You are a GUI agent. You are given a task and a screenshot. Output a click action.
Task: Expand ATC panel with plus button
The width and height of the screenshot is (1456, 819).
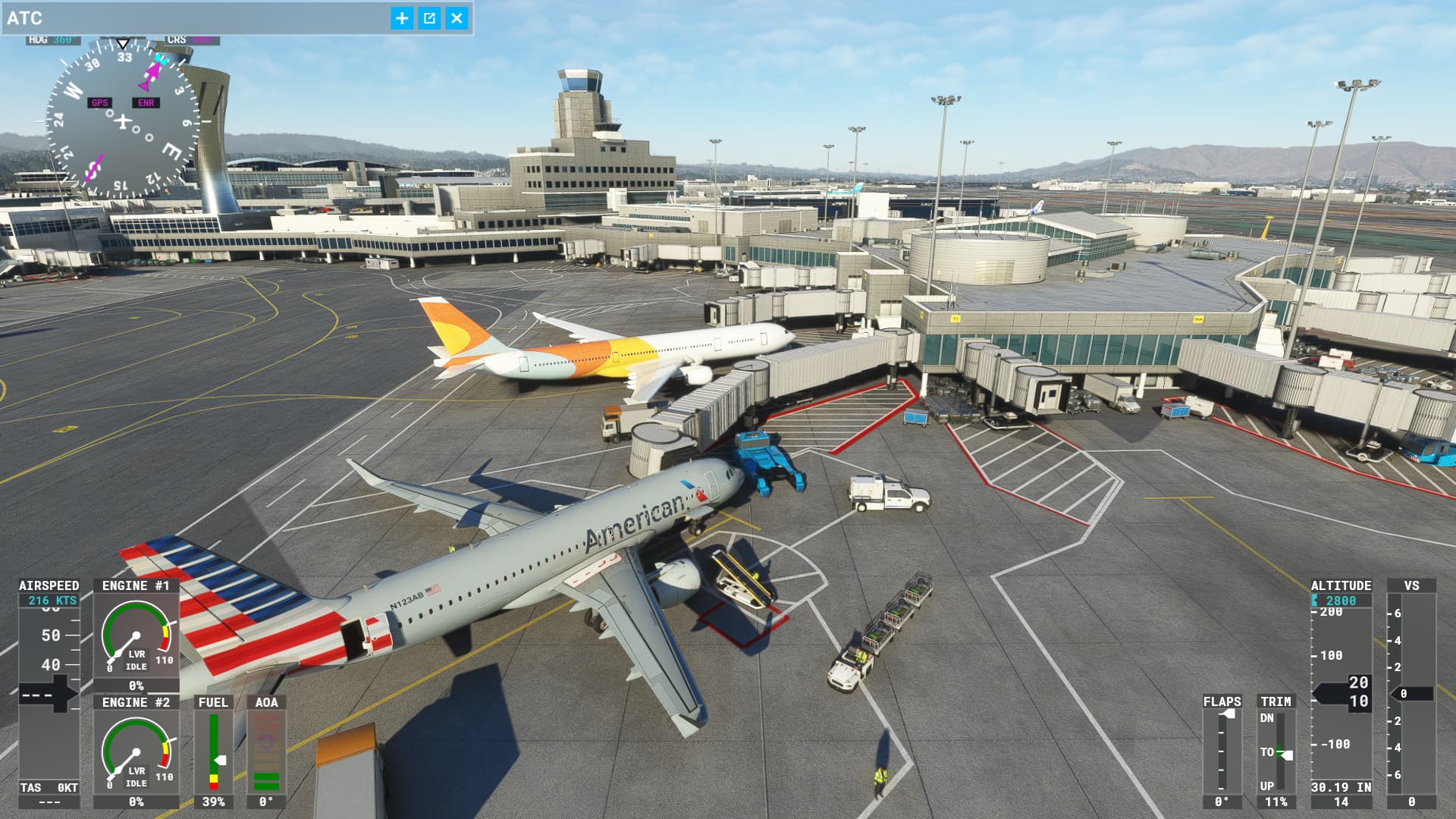point(402,18)
